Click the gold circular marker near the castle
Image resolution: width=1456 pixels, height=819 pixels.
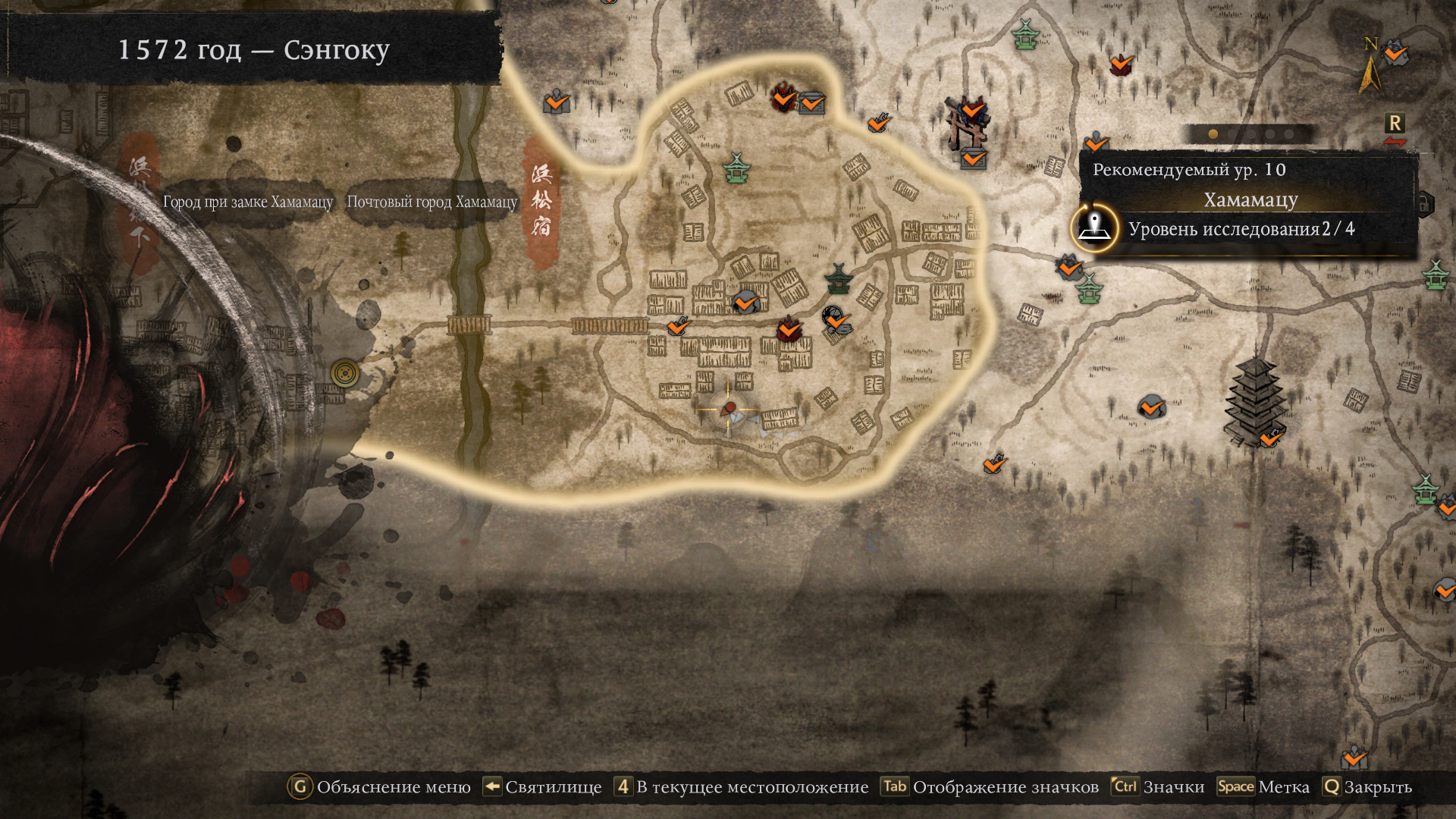345,373
